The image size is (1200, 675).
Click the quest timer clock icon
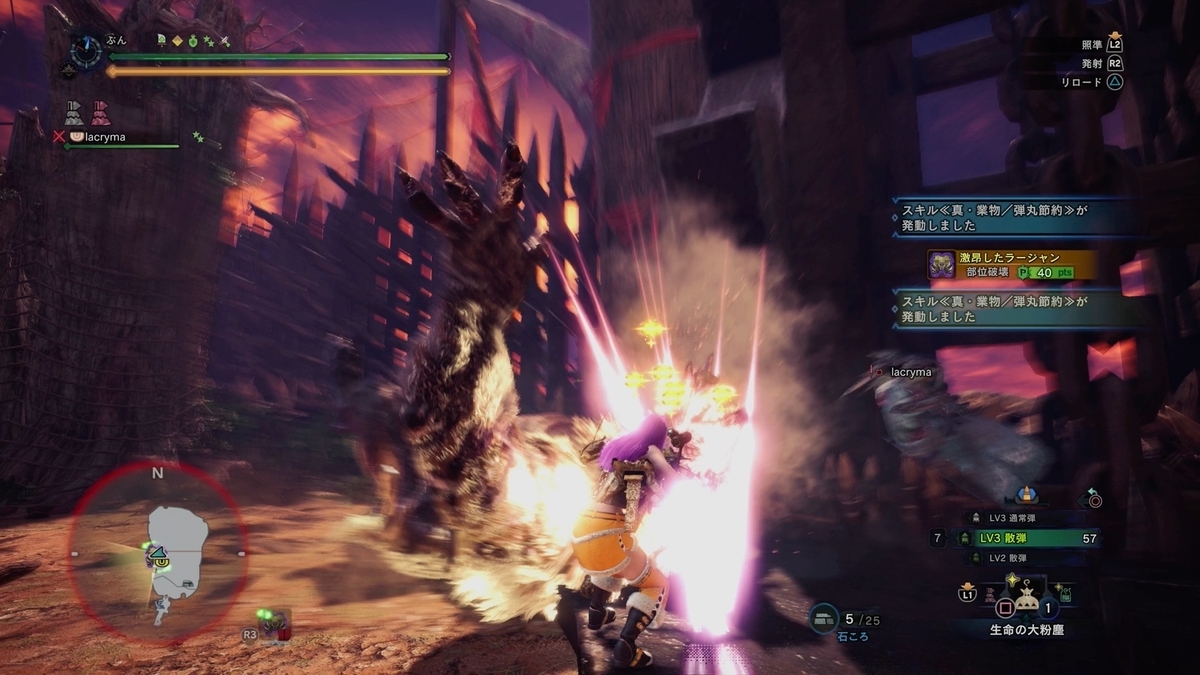click(x=86, y=51)
